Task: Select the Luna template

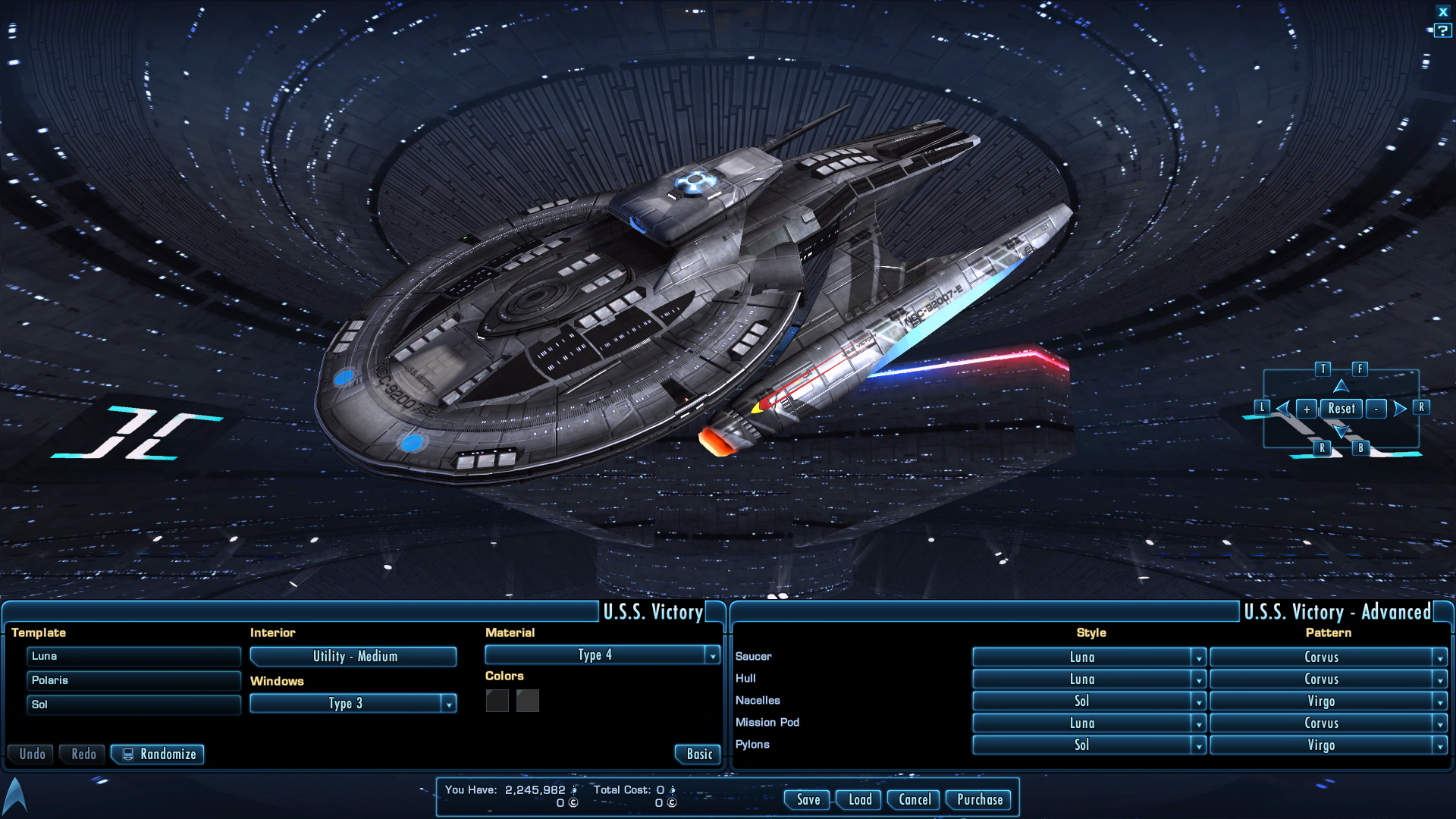Action: click(x=133, y=657)
